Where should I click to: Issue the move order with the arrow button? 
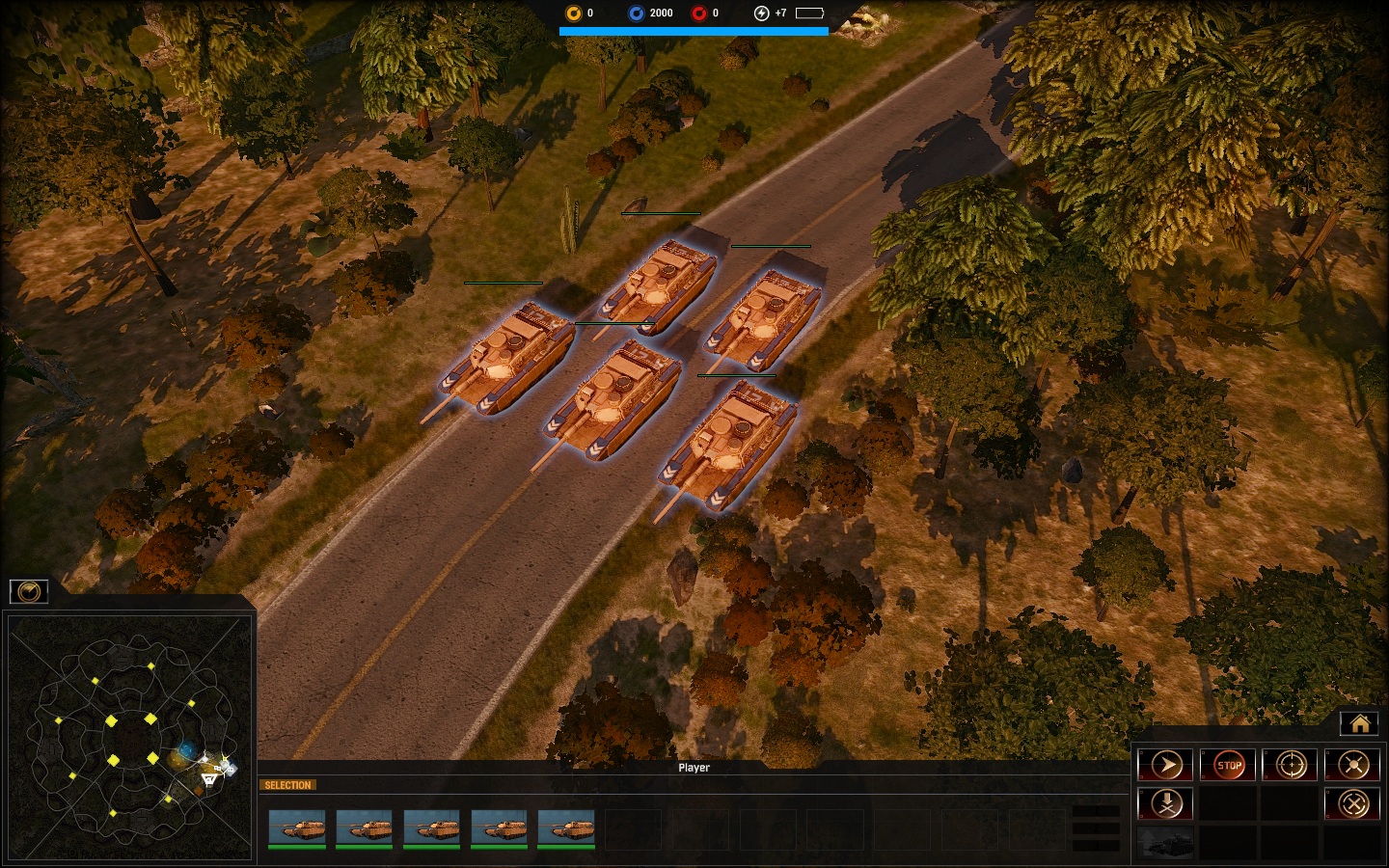1166,766
